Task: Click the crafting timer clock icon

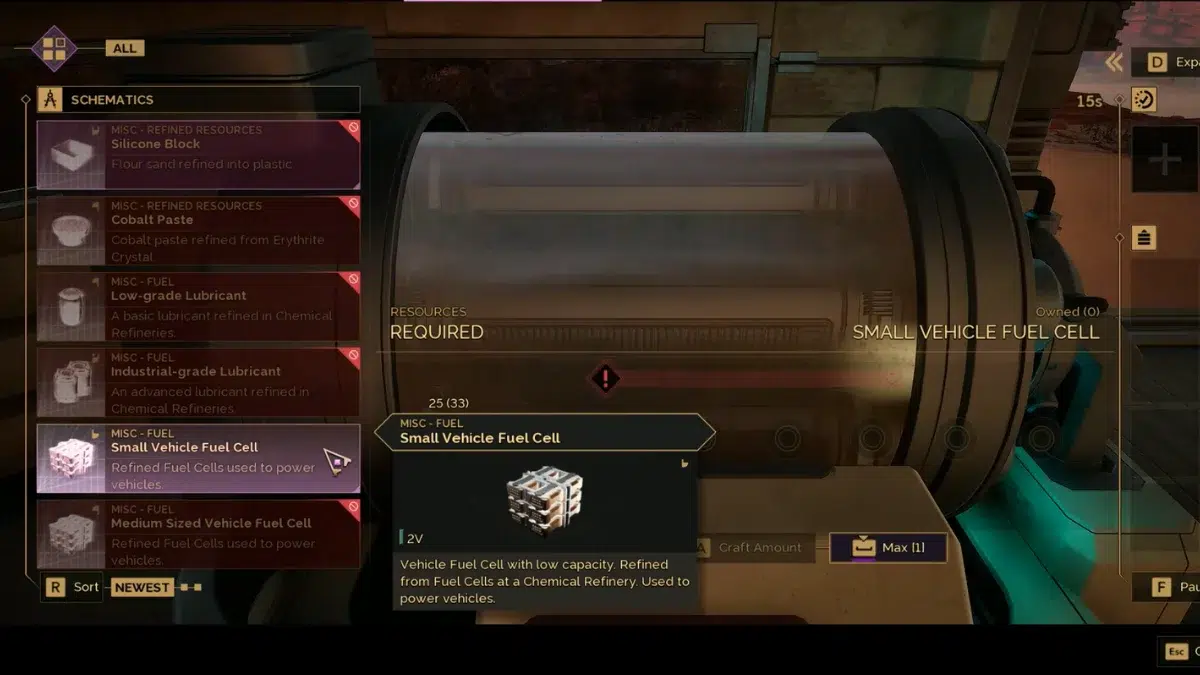Action: [1144, 99]
